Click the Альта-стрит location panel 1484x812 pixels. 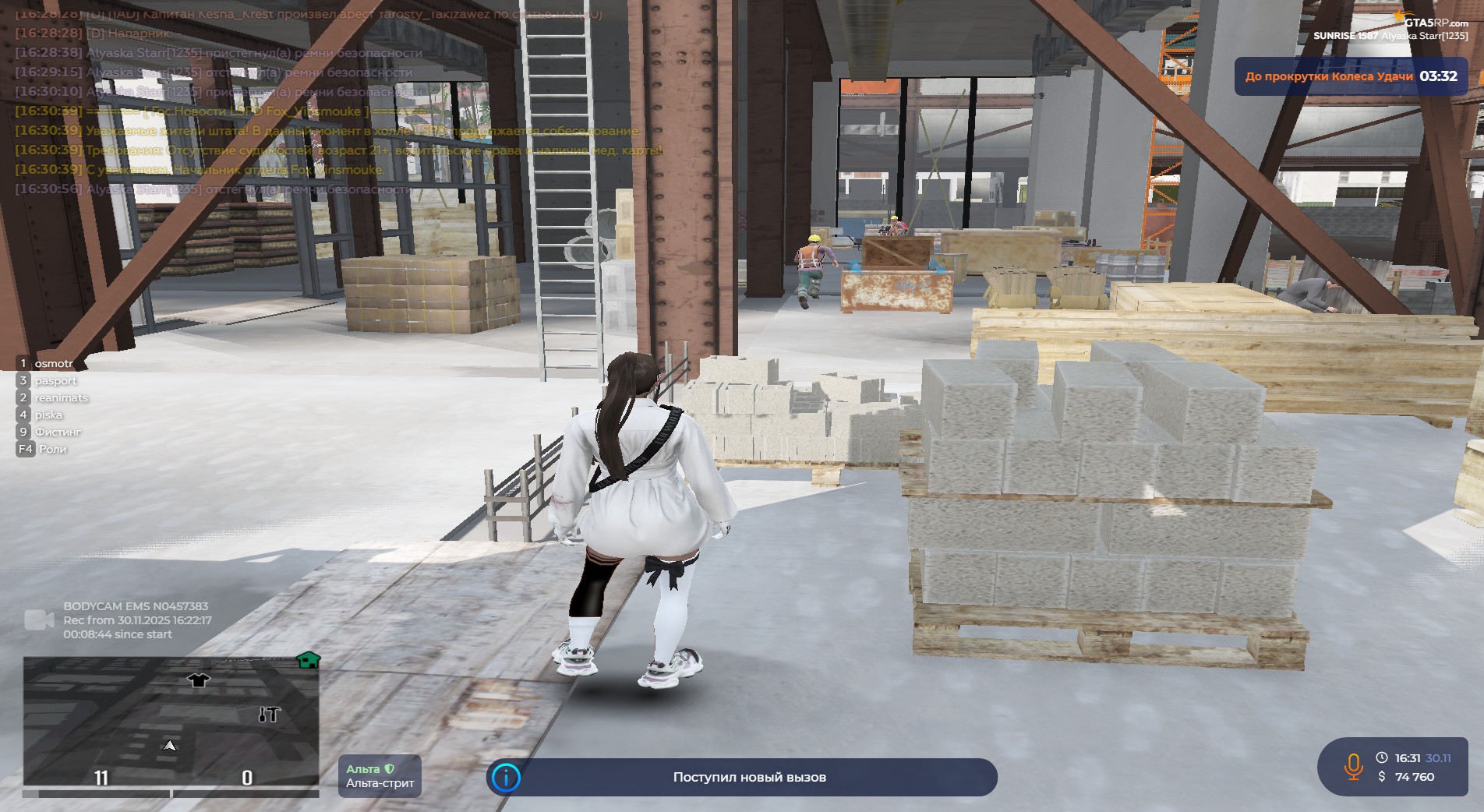tap(380, 776)
